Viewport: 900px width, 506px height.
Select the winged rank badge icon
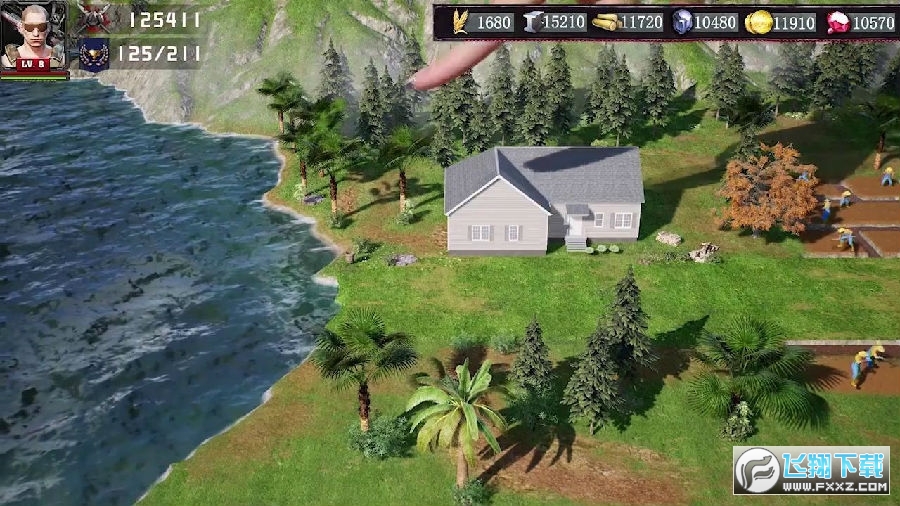tap(94, 53)
